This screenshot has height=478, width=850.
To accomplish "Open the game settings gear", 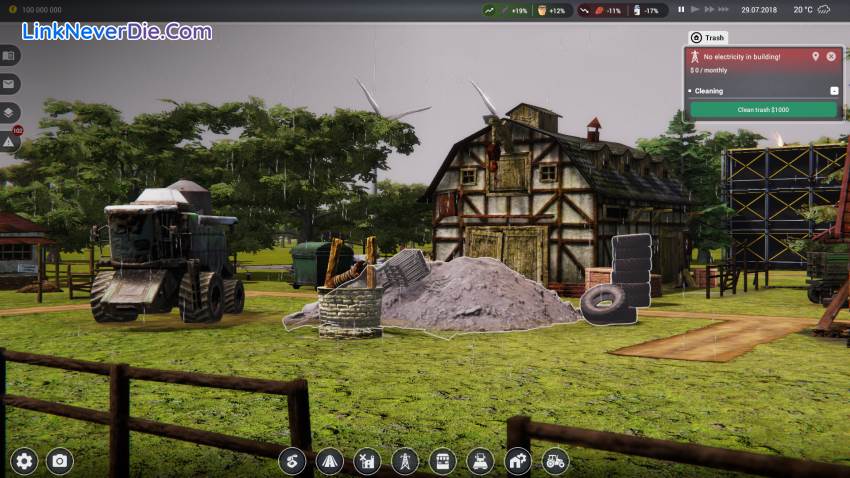I will coord(24,461).
